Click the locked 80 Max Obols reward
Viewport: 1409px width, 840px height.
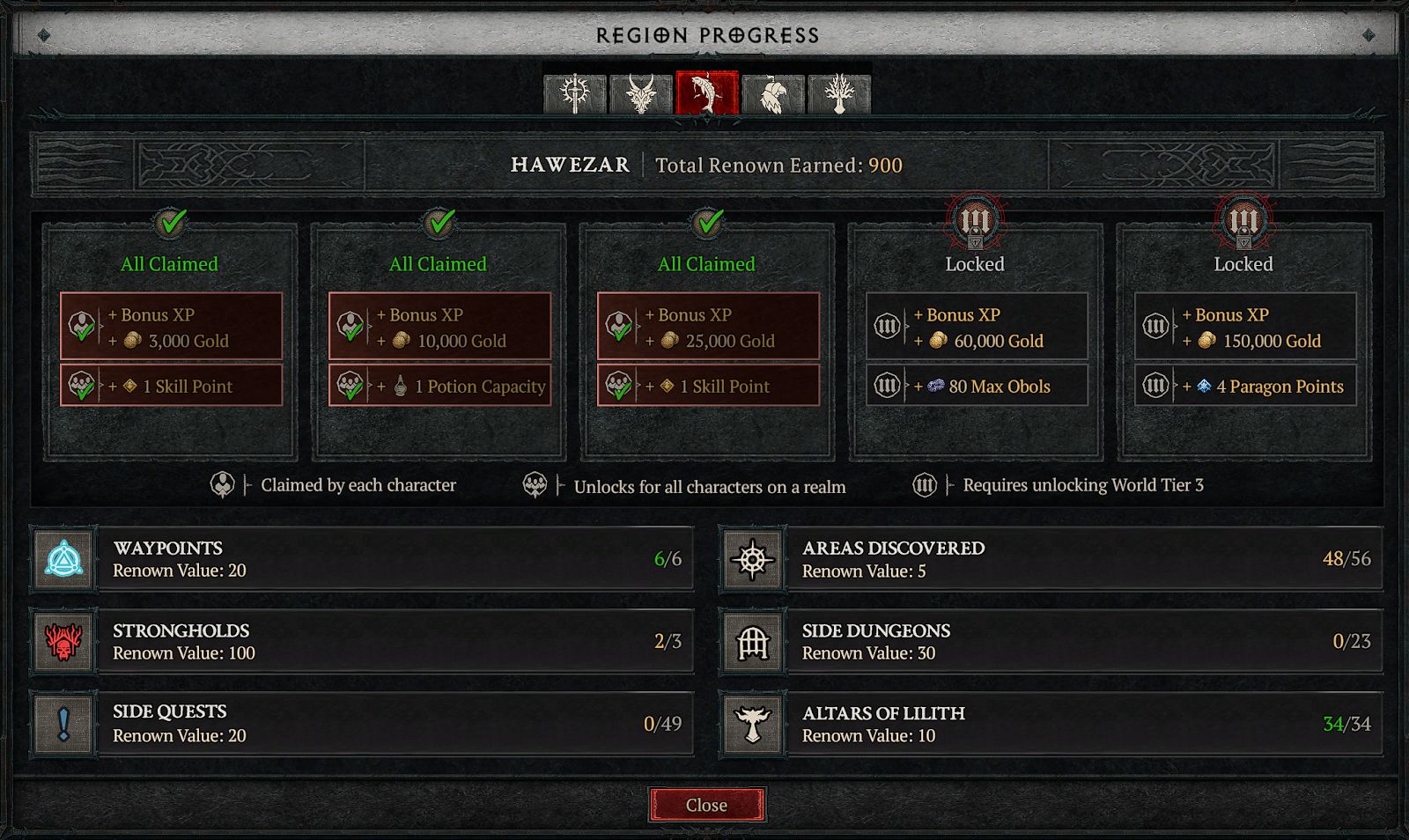coord(977,386)
